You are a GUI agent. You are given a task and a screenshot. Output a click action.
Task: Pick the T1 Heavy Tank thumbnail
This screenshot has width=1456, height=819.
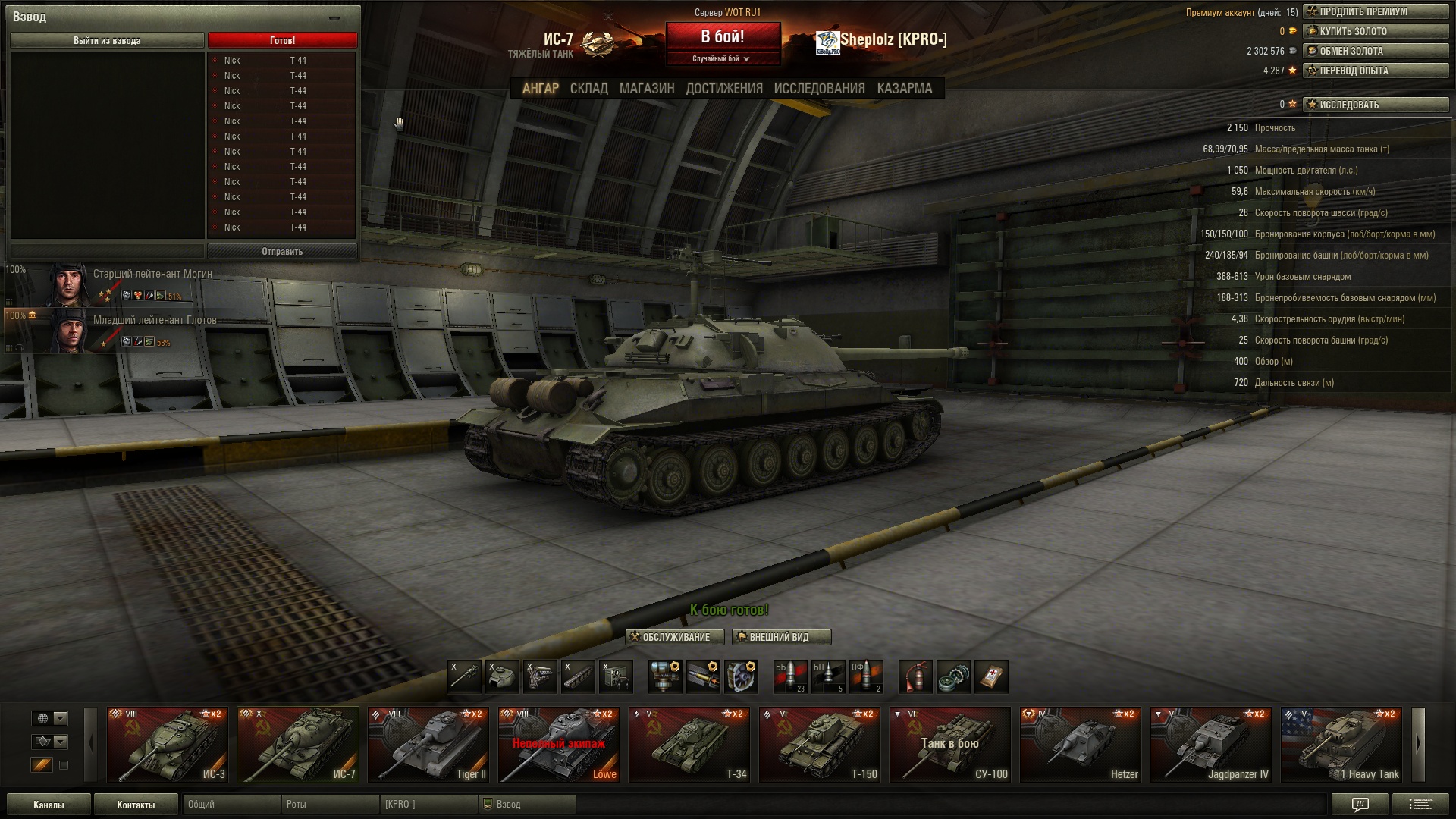tap(1341, 745)
